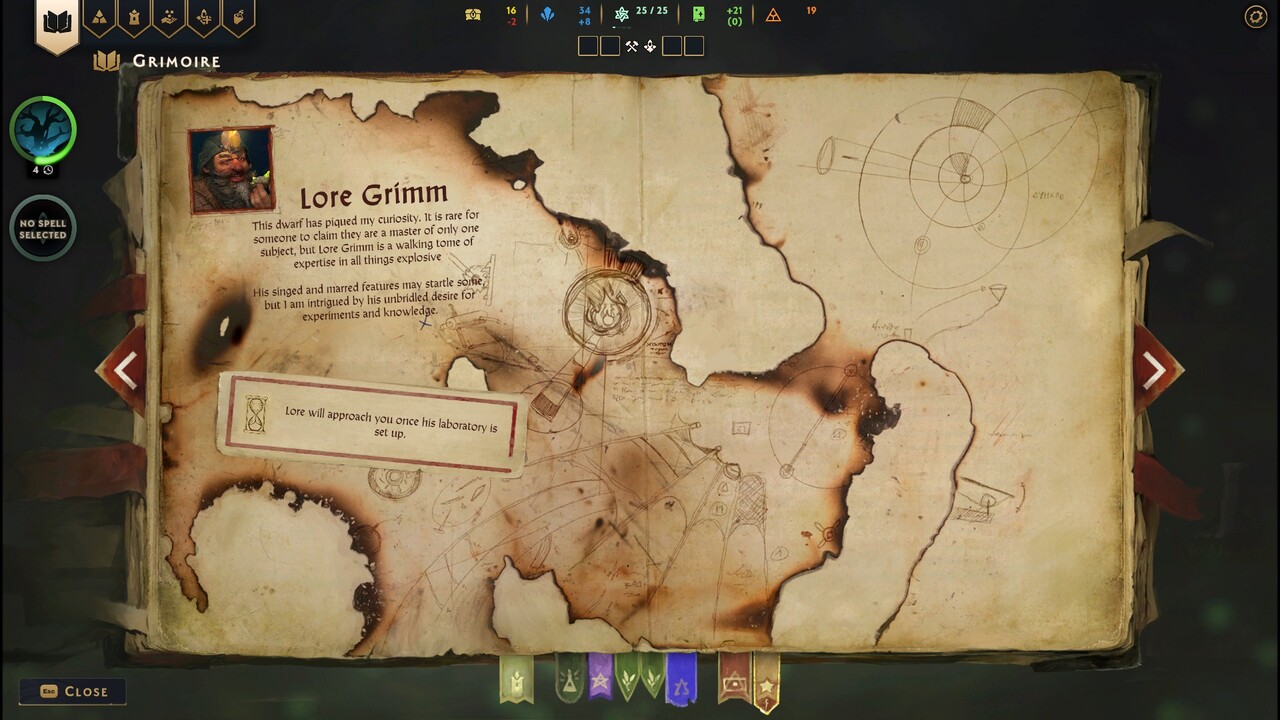Image resolution: width=1280 pixels, height=720 pixels.
Task: Click Lore Grimm's portrait
Action: tap(231, 169)
